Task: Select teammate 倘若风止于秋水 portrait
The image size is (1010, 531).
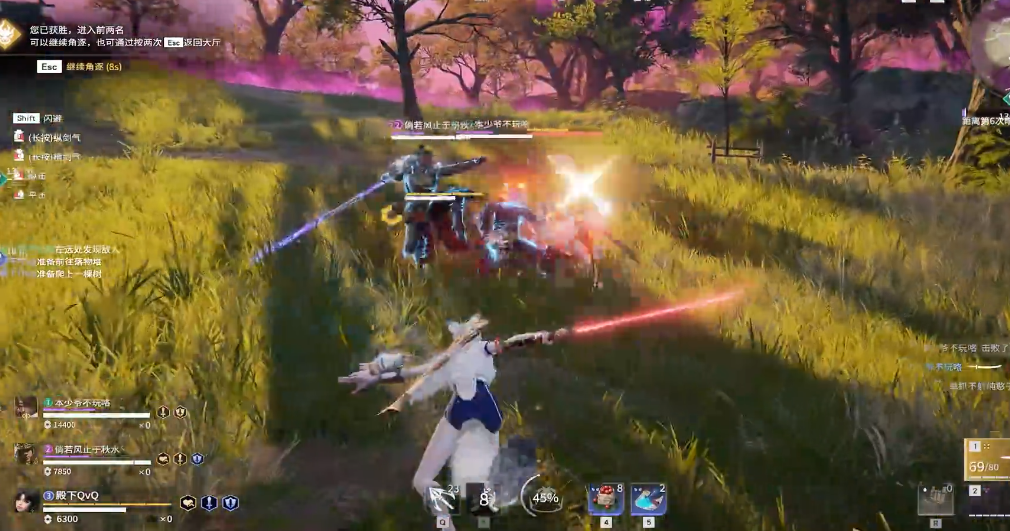Action: (x=26, y=454)
